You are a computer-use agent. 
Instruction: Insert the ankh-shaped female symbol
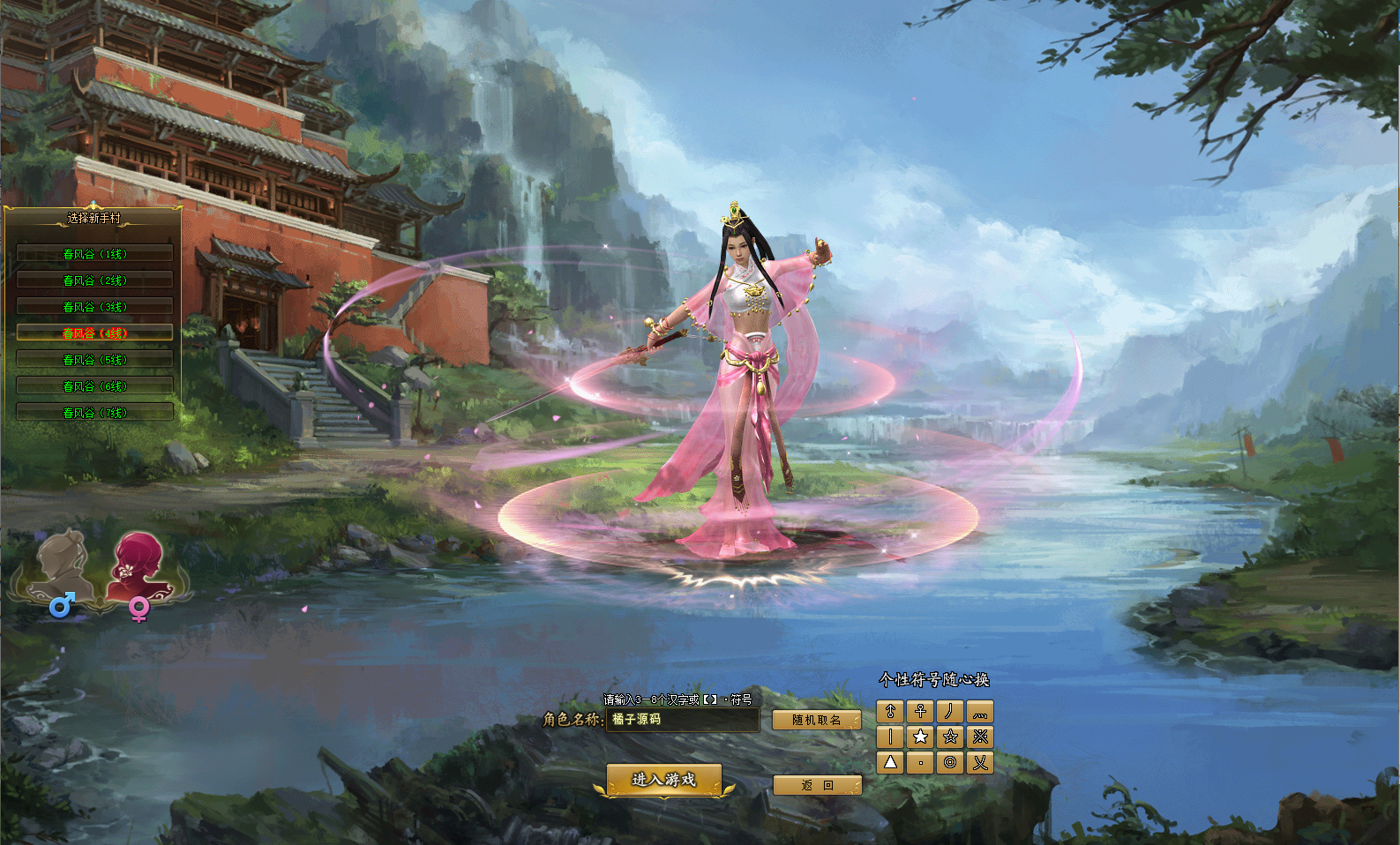pos(920,711)
